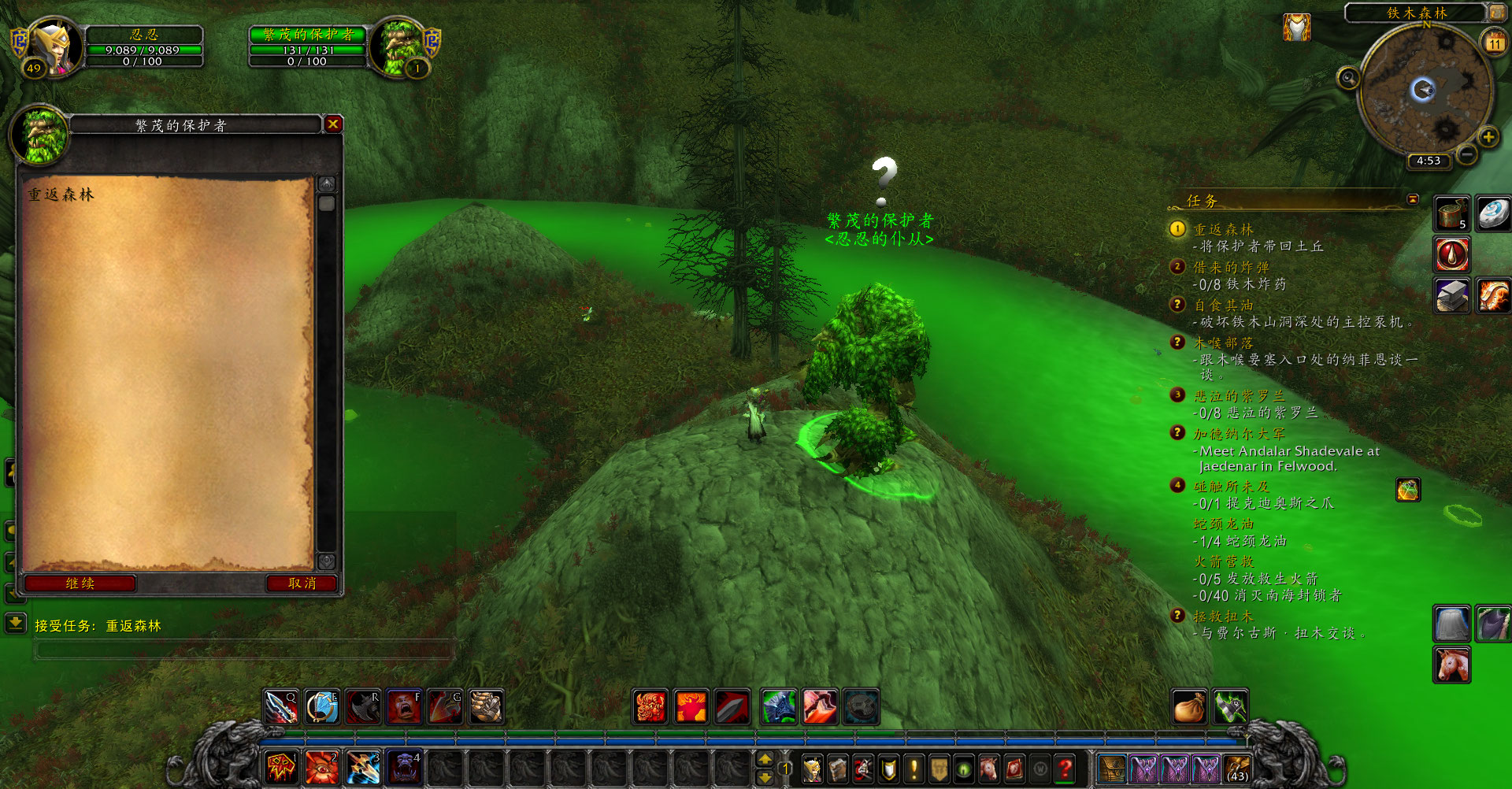Collapse the 任务 quest tracker
Viewport: 1512px width, 789px height.
(1413, 199)
